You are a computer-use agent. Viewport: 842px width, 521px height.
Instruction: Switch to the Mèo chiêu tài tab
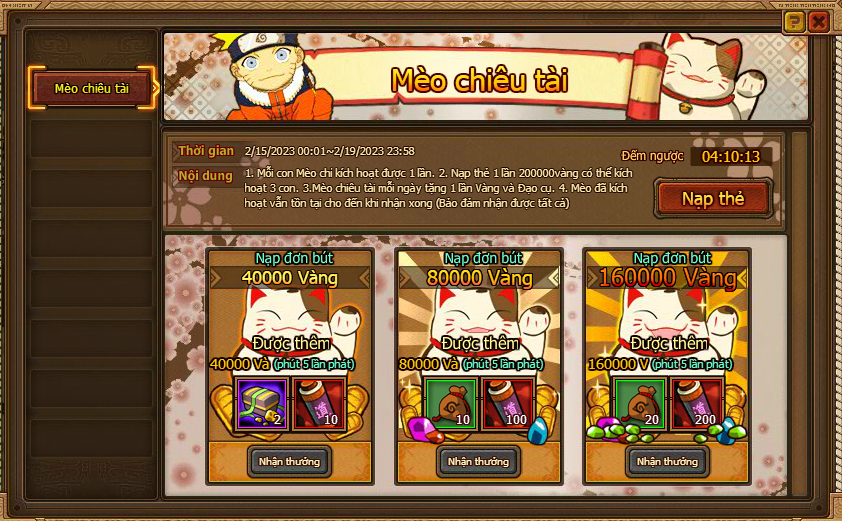point(92,88)
